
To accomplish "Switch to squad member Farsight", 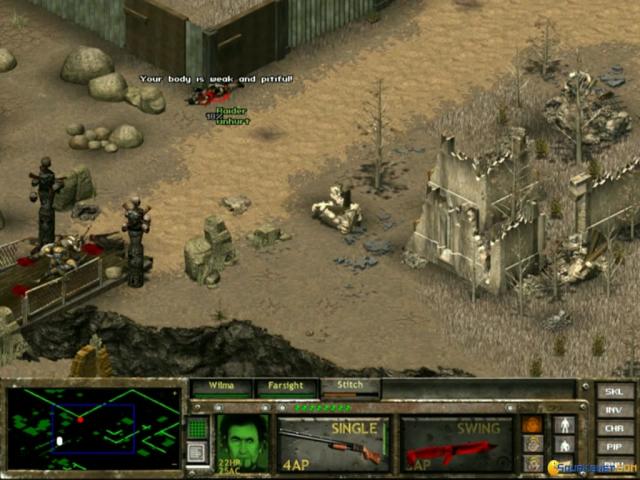I will (x=285, y=387).
